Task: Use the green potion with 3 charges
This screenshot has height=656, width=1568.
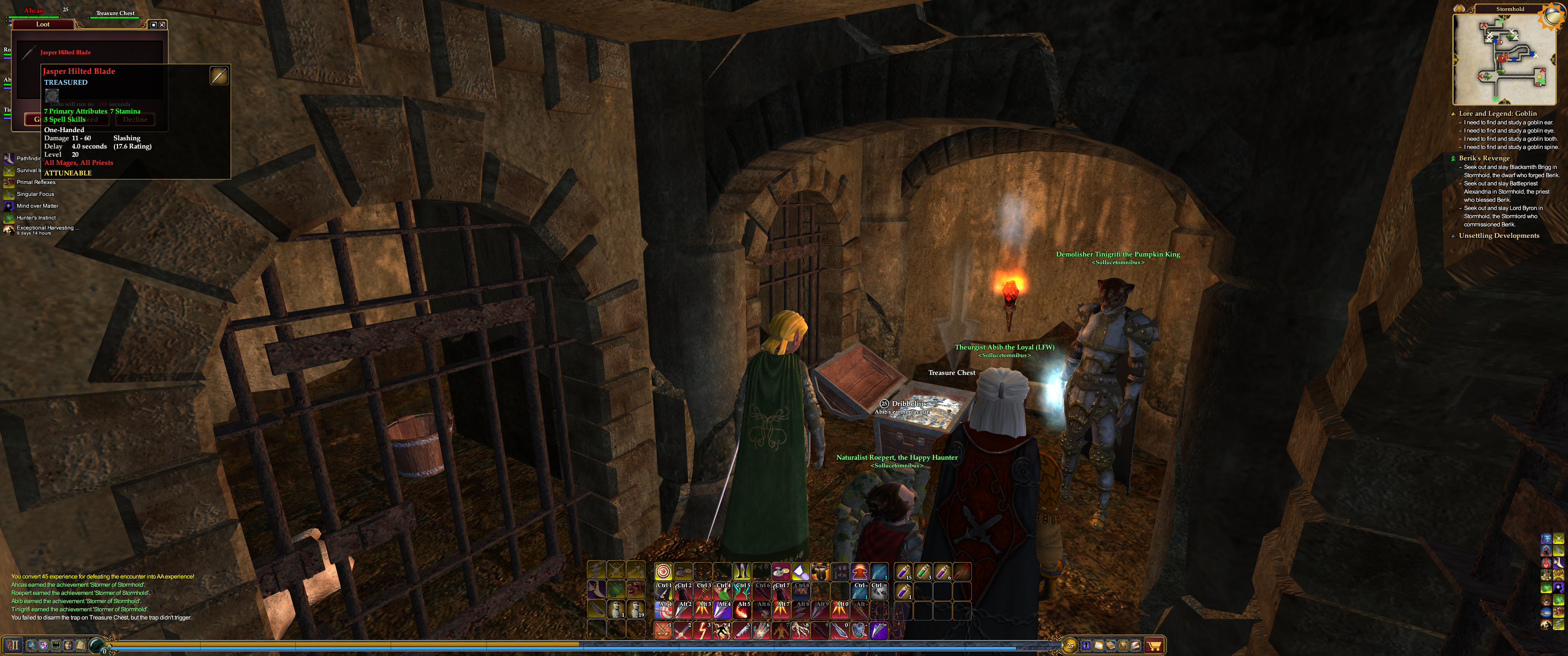Action: 923,572
